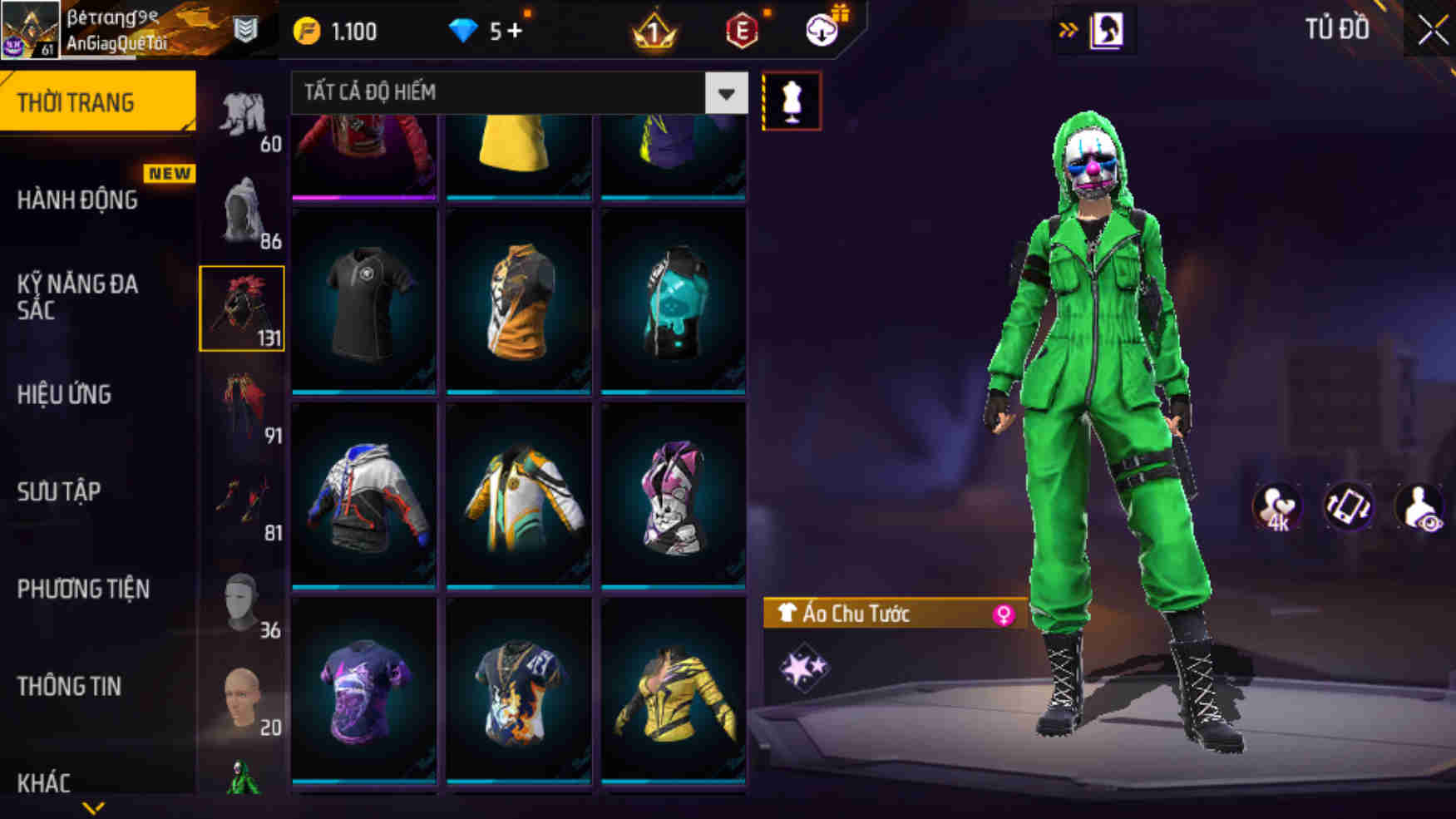Select the highlighted red hair category slot
This screenshot has height=819, width=1456.
click(242, 308)
